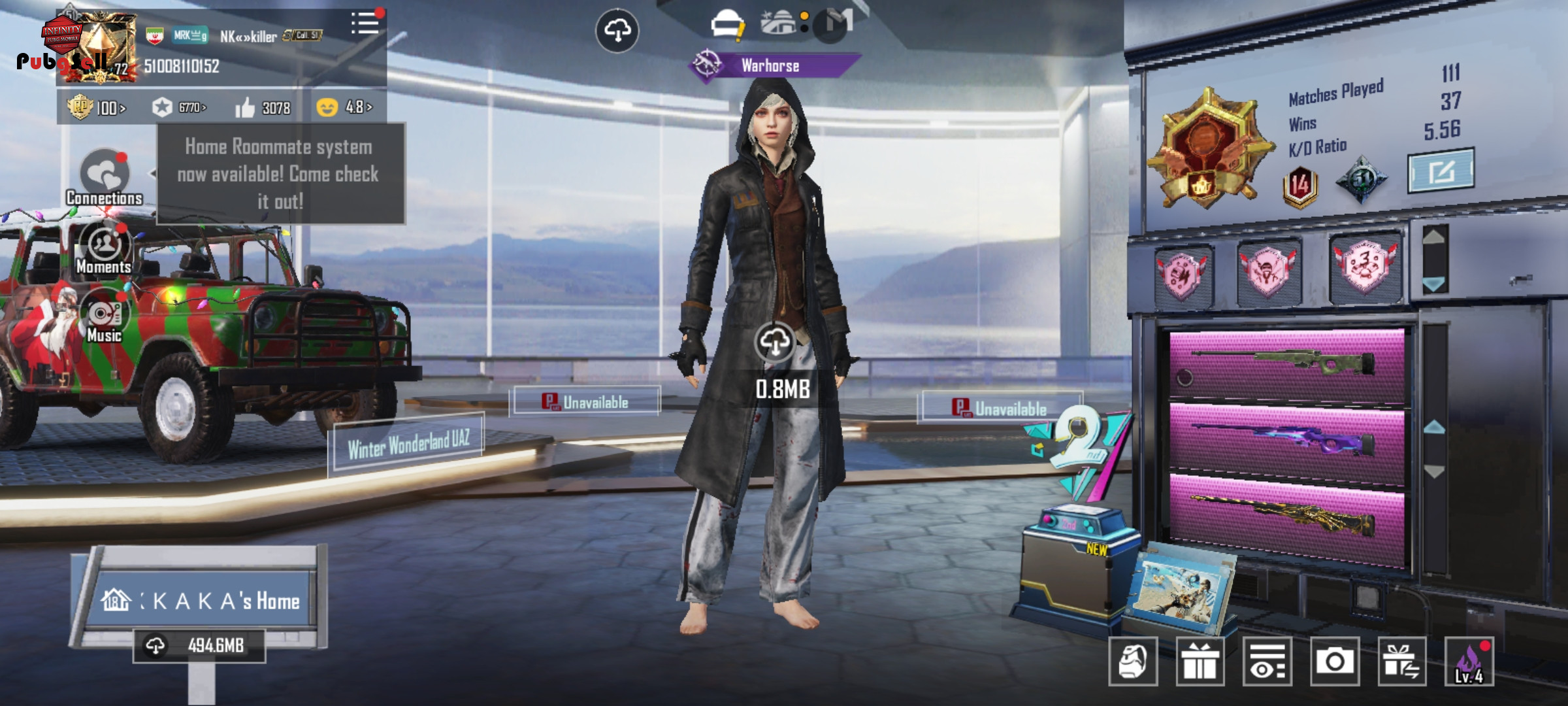Open the Music player

point(104,318)
